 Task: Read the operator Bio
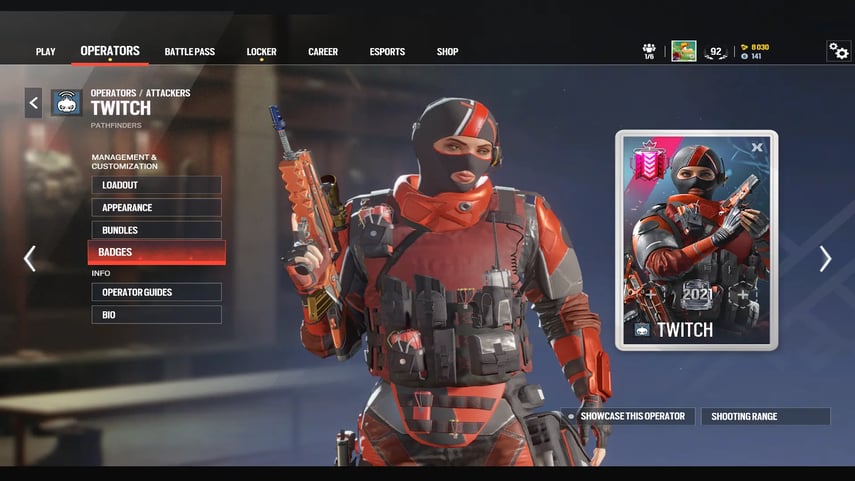point(156,315)
